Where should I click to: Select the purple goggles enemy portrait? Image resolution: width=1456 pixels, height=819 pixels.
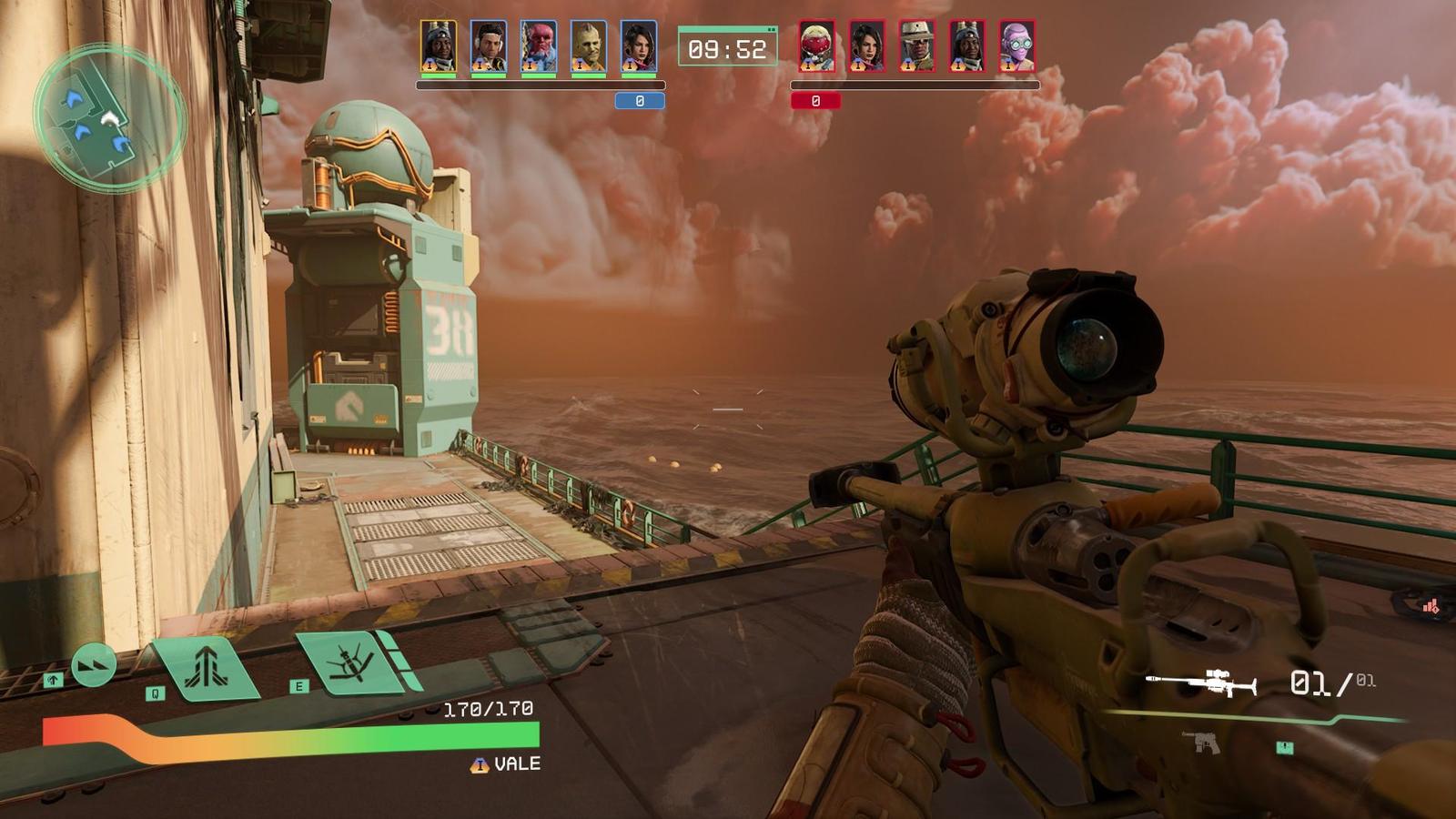click(x=1016, y=46)
